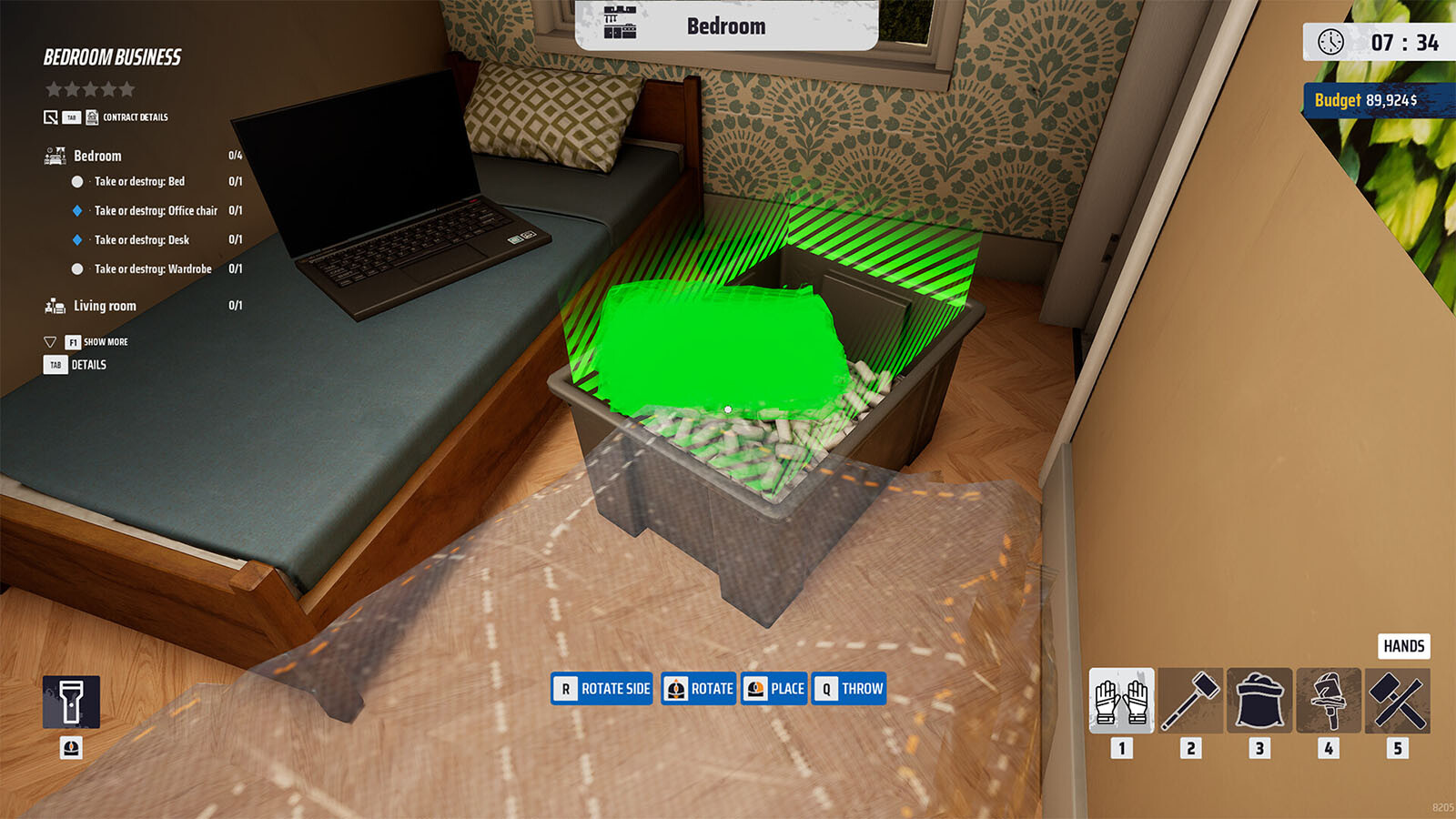Open the Living room objective group
This screenshot has width=1456, height=819.
105,306
